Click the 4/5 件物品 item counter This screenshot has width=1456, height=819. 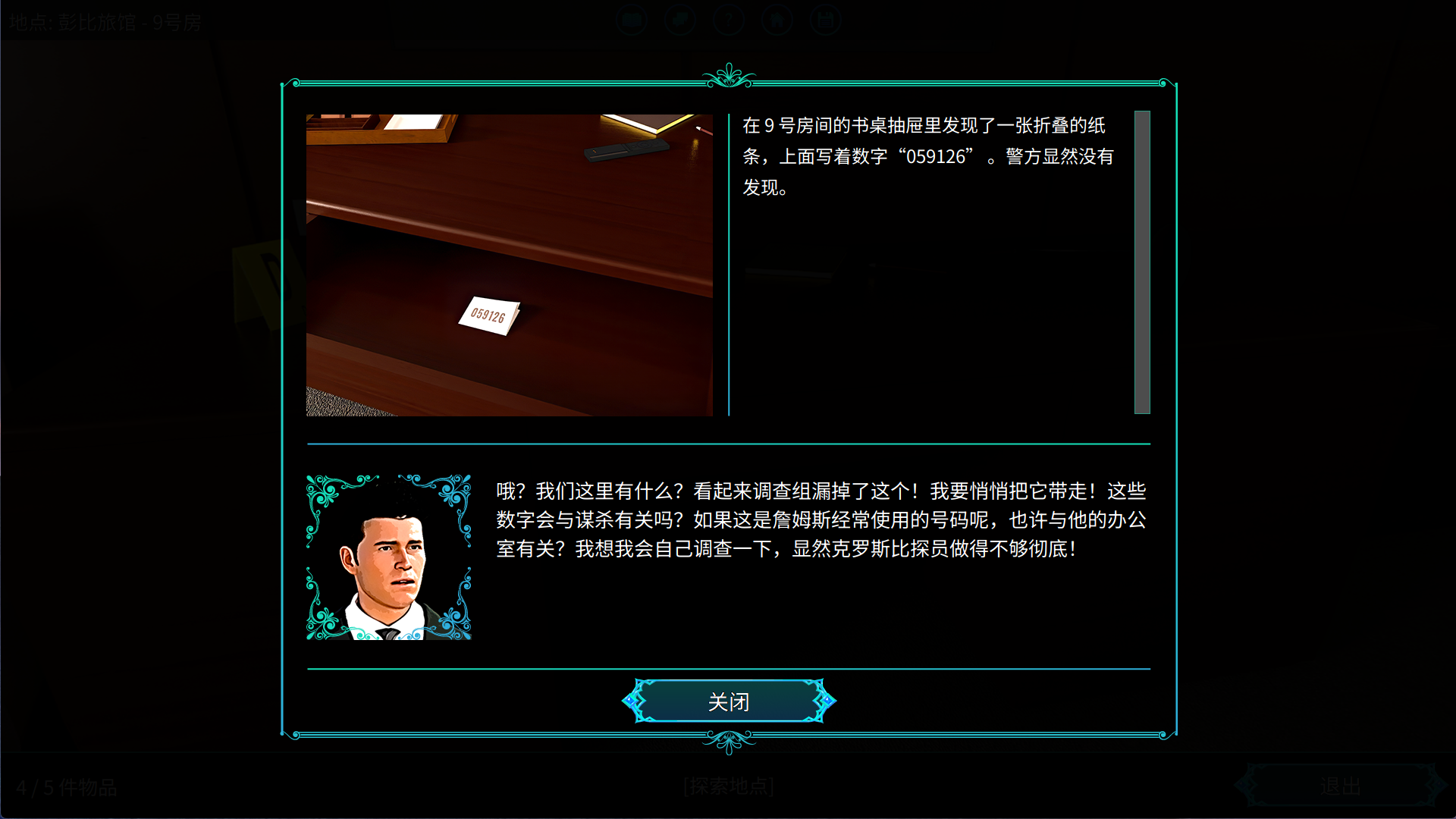67,788
